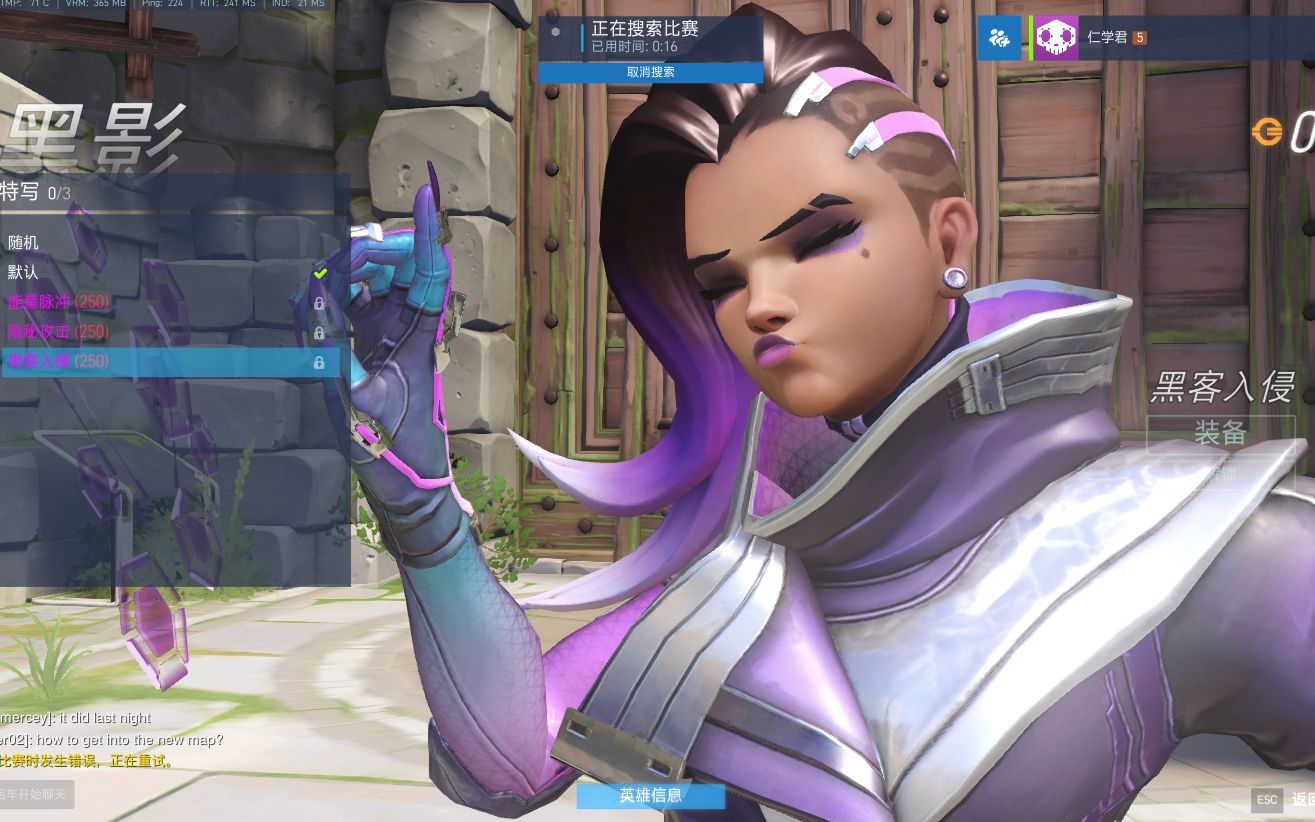Pick the 隐秘攻击 highlight intro entry
Screen dimensions: 1315x822
tap(58, 331)
